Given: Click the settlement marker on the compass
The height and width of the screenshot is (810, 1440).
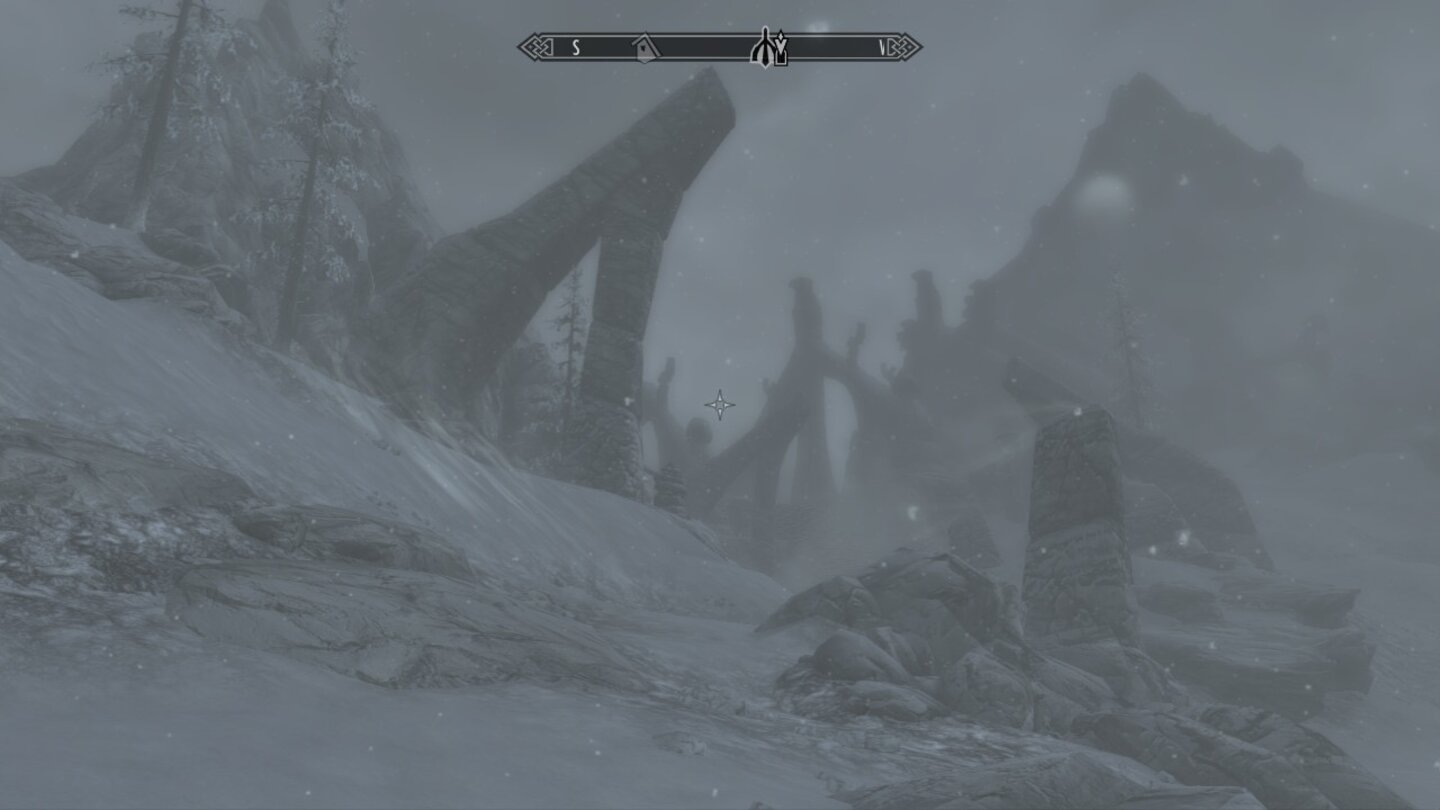Looking at the screenshot, I should 644,46.
